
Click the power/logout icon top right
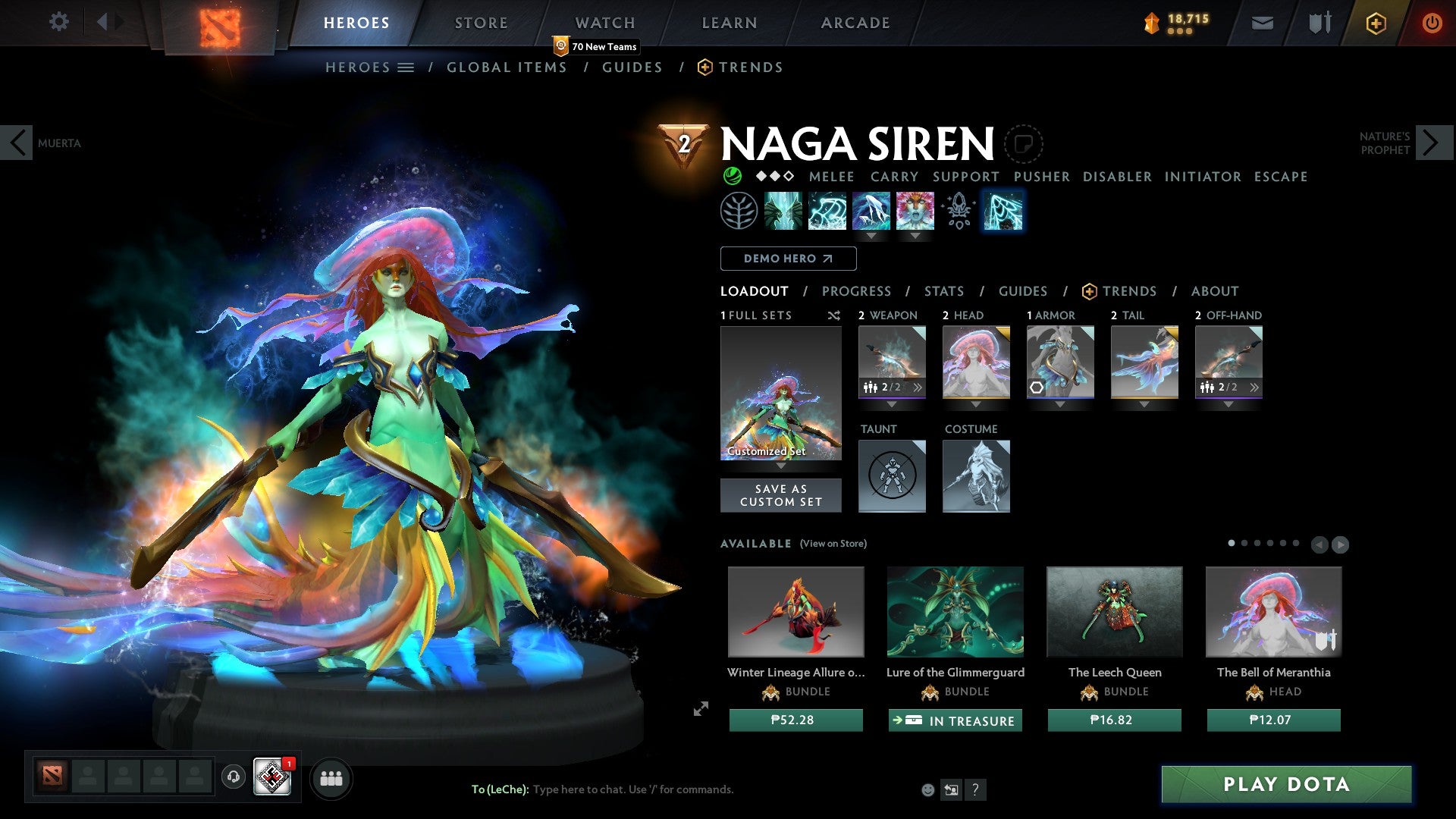(x=1432, y=23)
